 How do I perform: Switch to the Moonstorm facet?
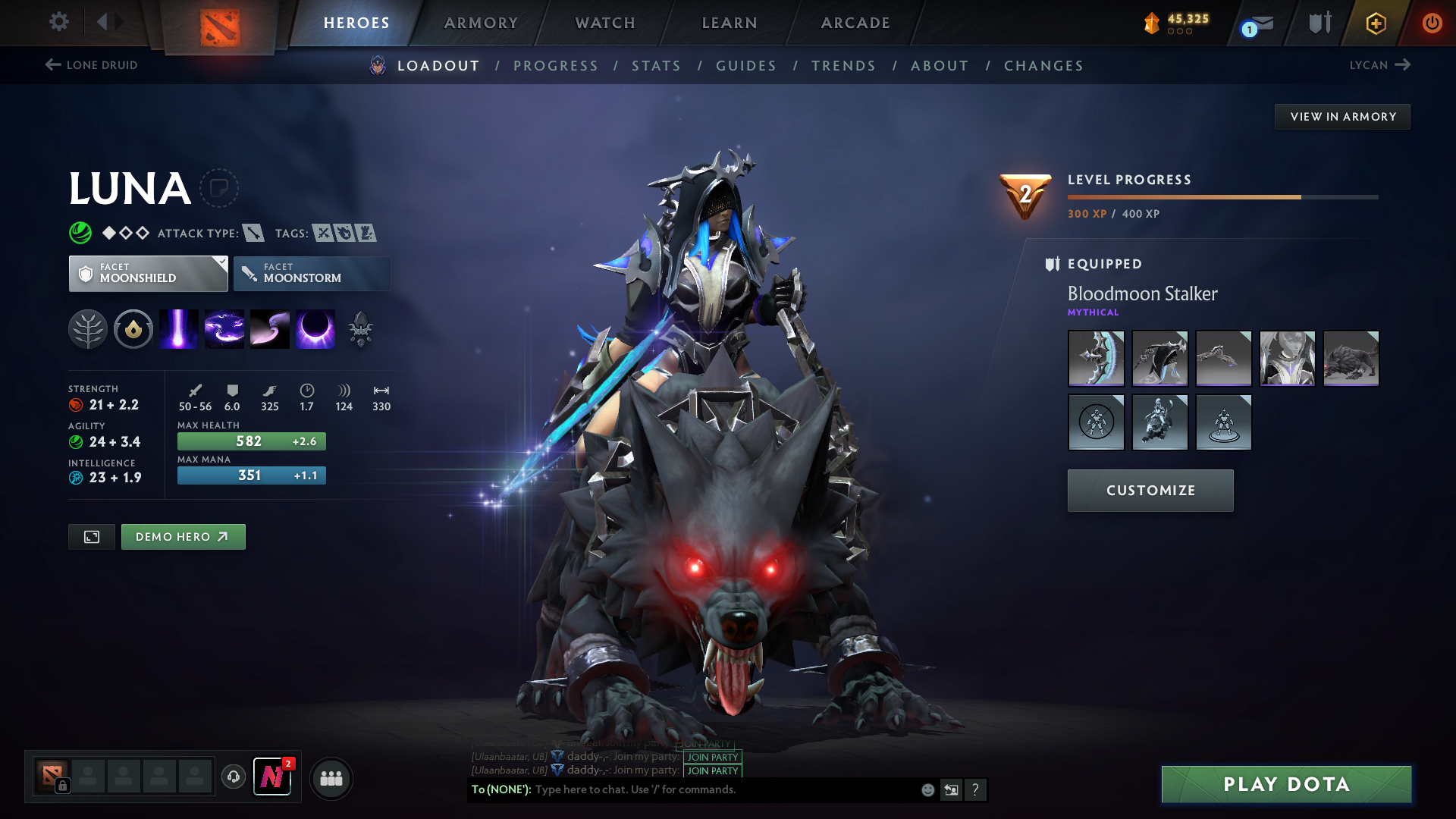312,273
